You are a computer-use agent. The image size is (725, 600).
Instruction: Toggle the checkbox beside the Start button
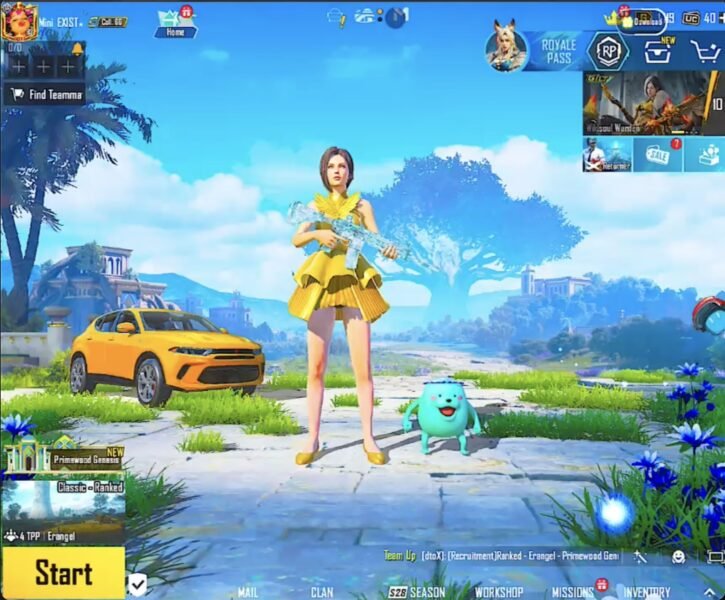[137, 584]
